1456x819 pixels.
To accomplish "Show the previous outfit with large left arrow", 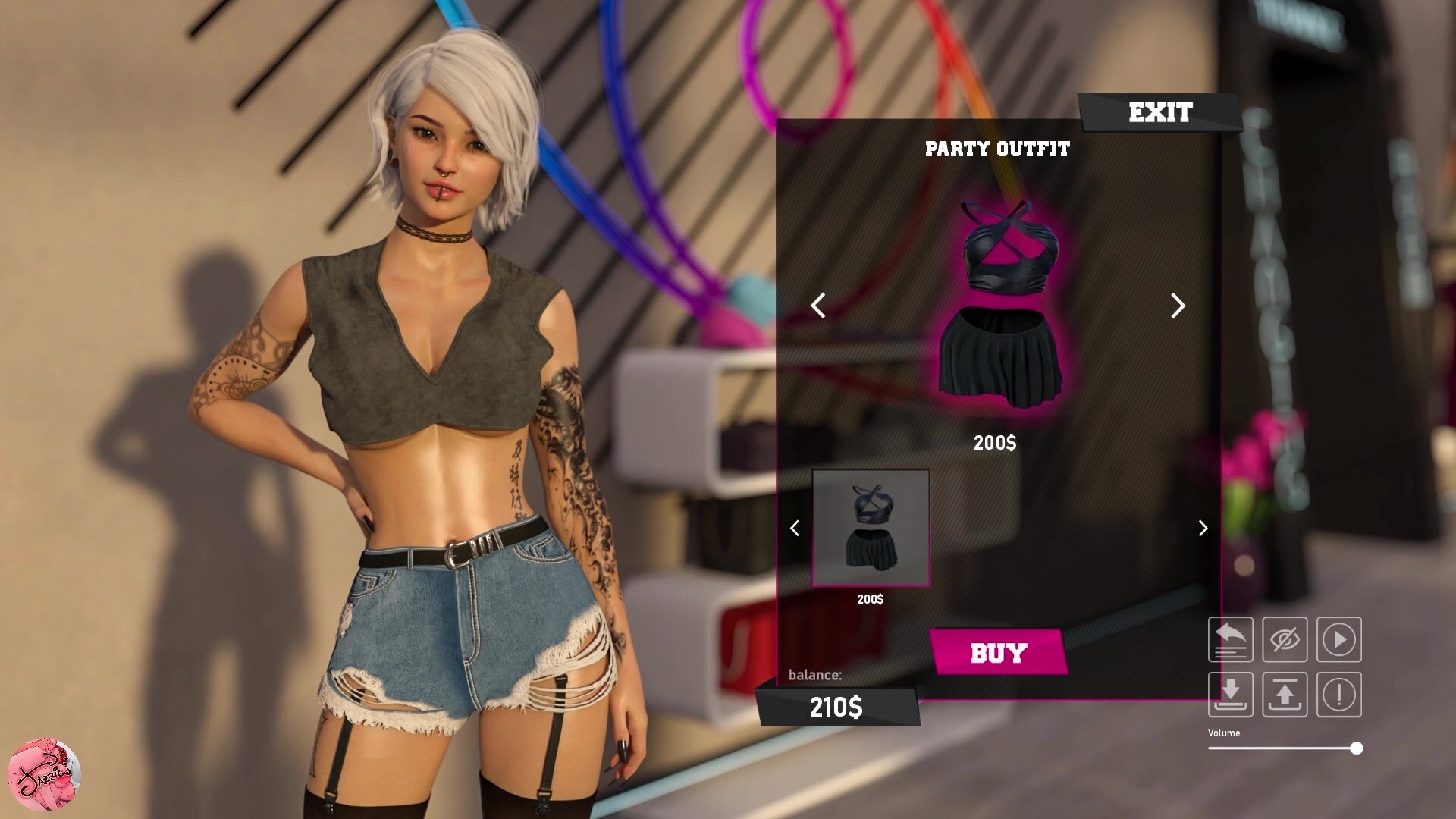I will 817,306.
